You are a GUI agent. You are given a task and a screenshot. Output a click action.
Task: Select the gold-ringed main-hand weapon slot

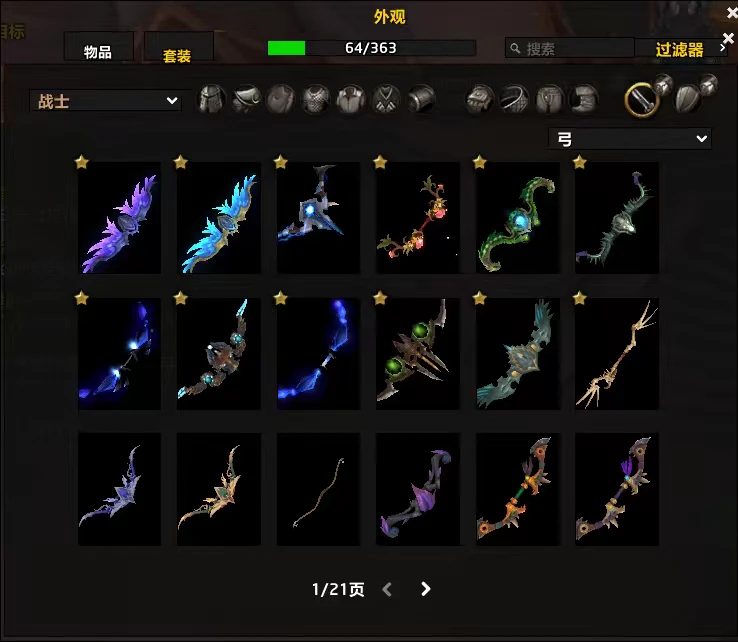642,98
